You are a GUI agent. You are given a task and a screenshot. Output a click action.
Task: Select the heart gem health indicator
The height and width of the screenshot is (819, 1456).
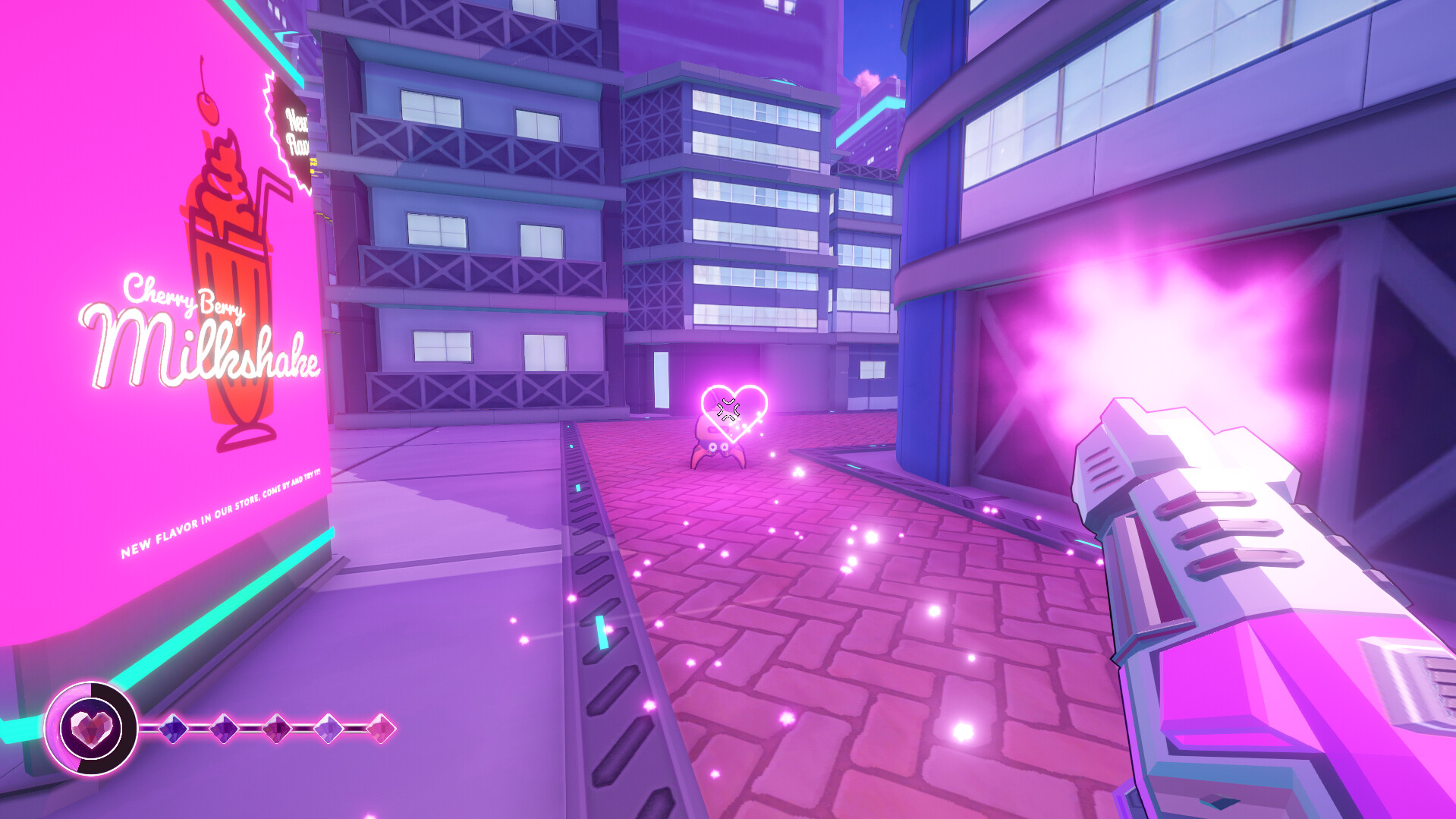pyautogui.click(x=91, y=730)
